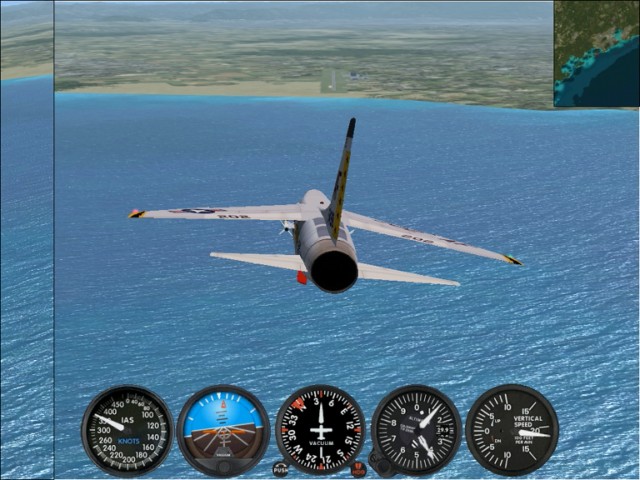Image resolution: width=640 pixels, height=480 pixels.
Task: Click the red heading bug knob
Action: click(358, 468)
